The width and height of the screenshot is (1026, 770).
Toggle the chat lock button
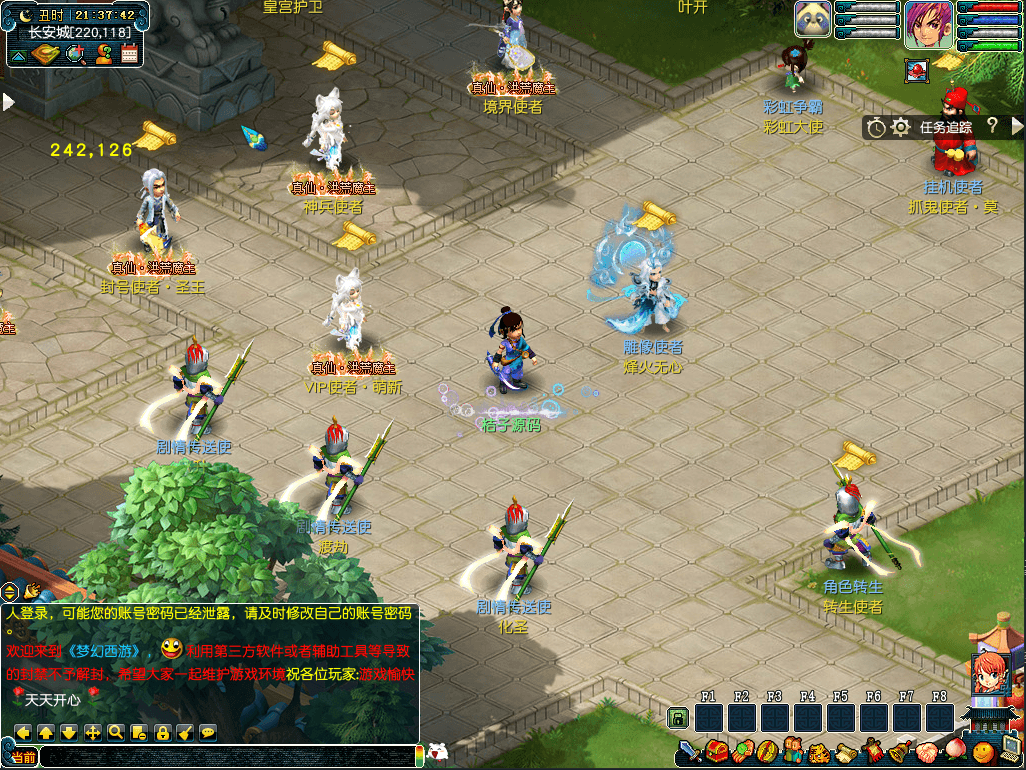pos(162,732)
